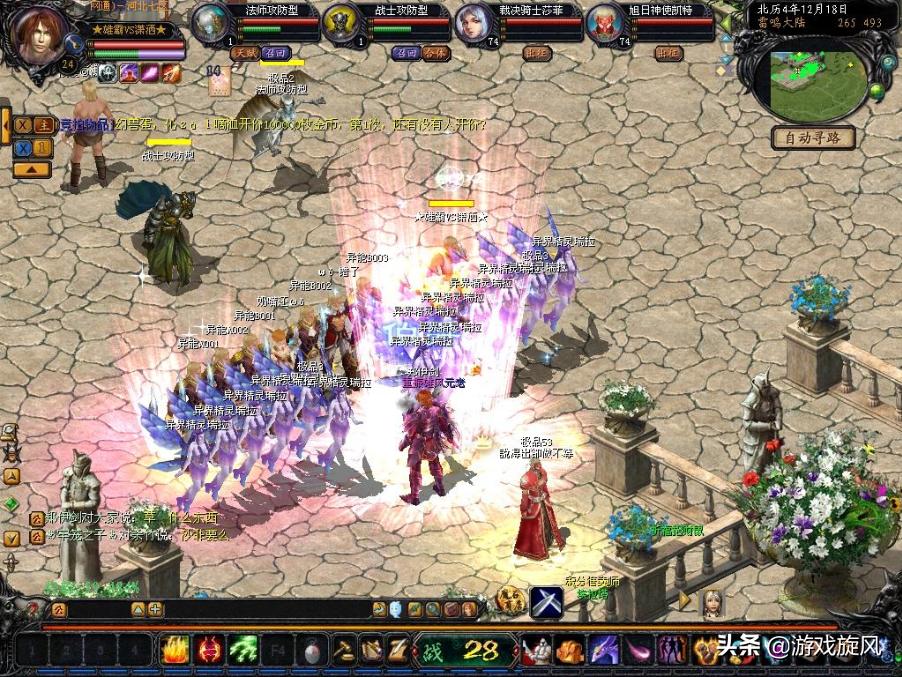Click the golden round badge beside the crossed swords

point(511,601)
